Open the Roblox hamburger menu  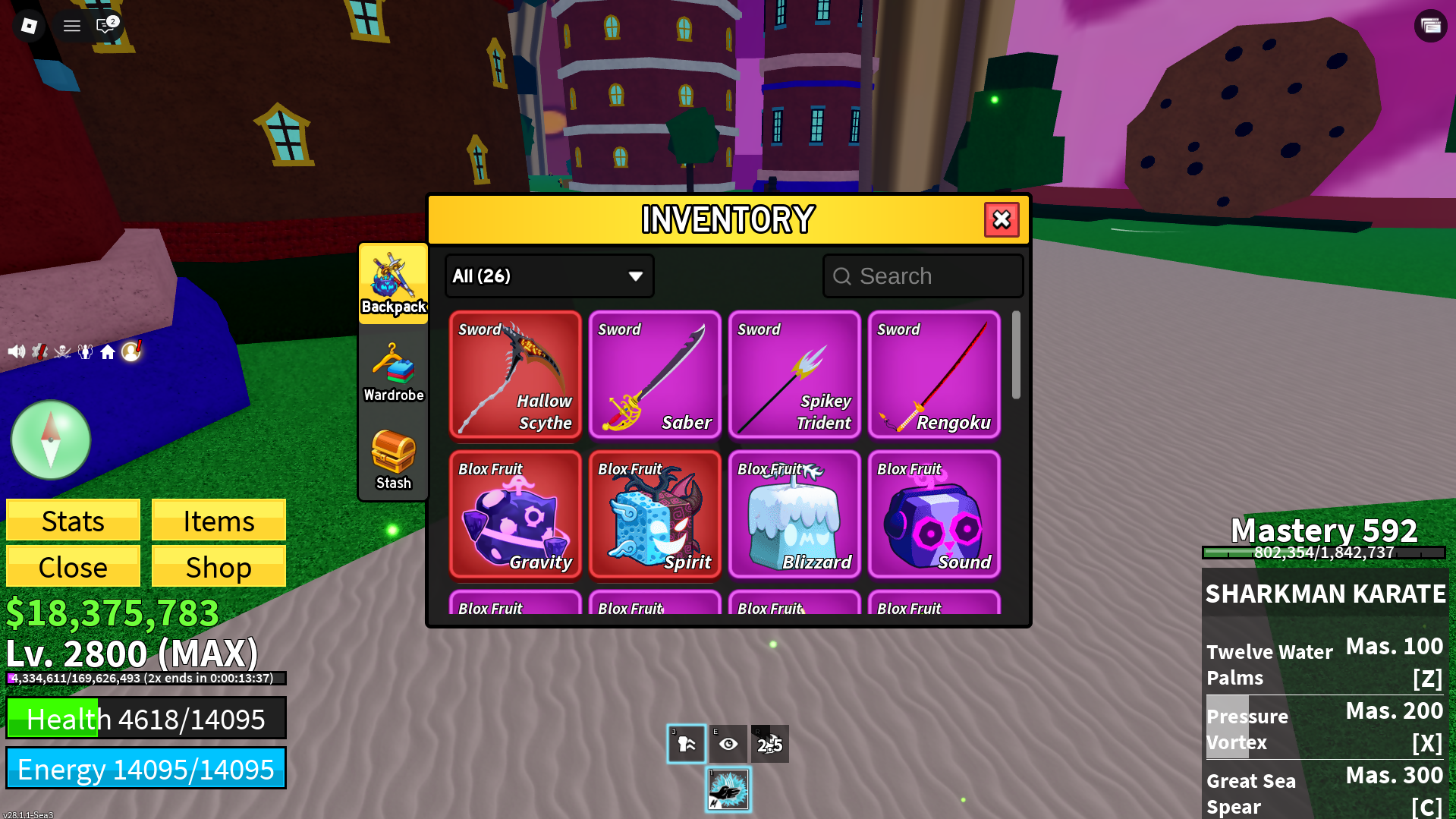(x=71, y=25)
